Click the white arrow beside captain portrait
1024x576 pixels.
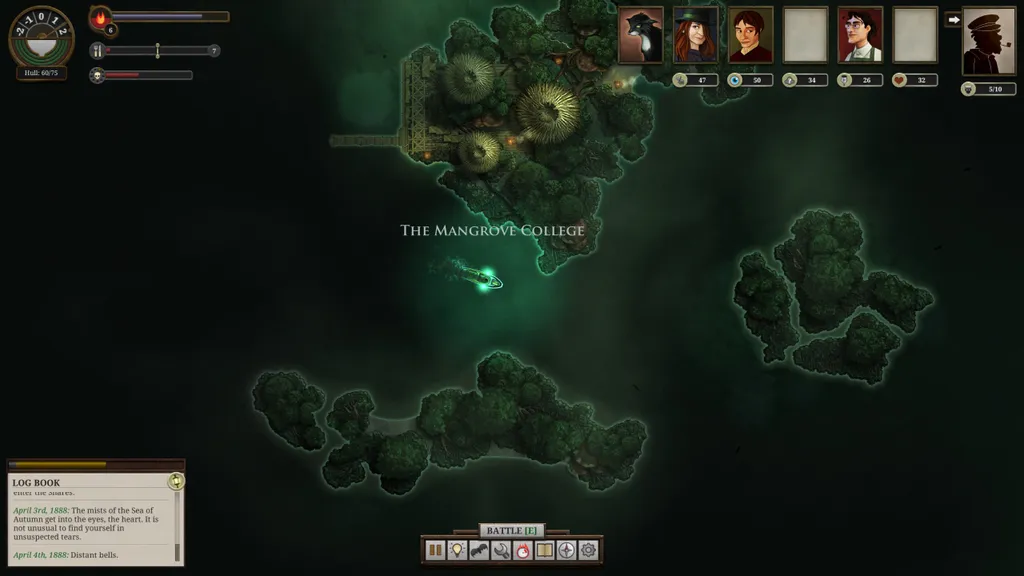pyautogui.click(x=953, y=19)
